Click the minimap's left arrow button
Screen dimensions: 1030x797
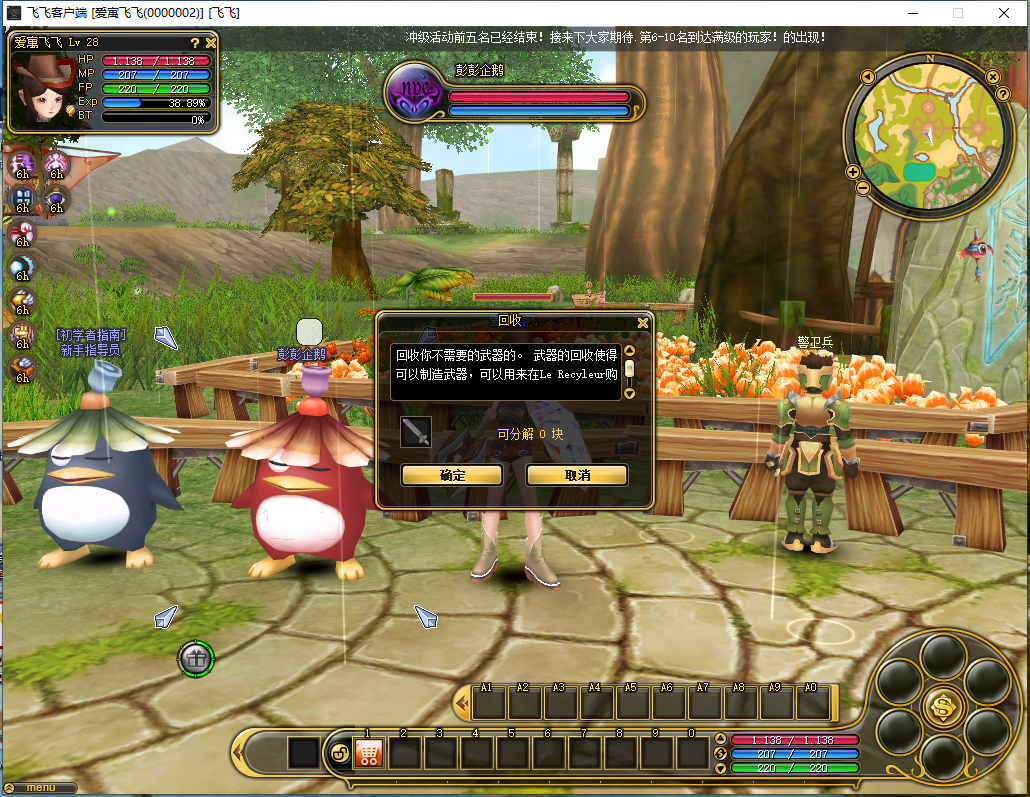[x=867, y=77]
